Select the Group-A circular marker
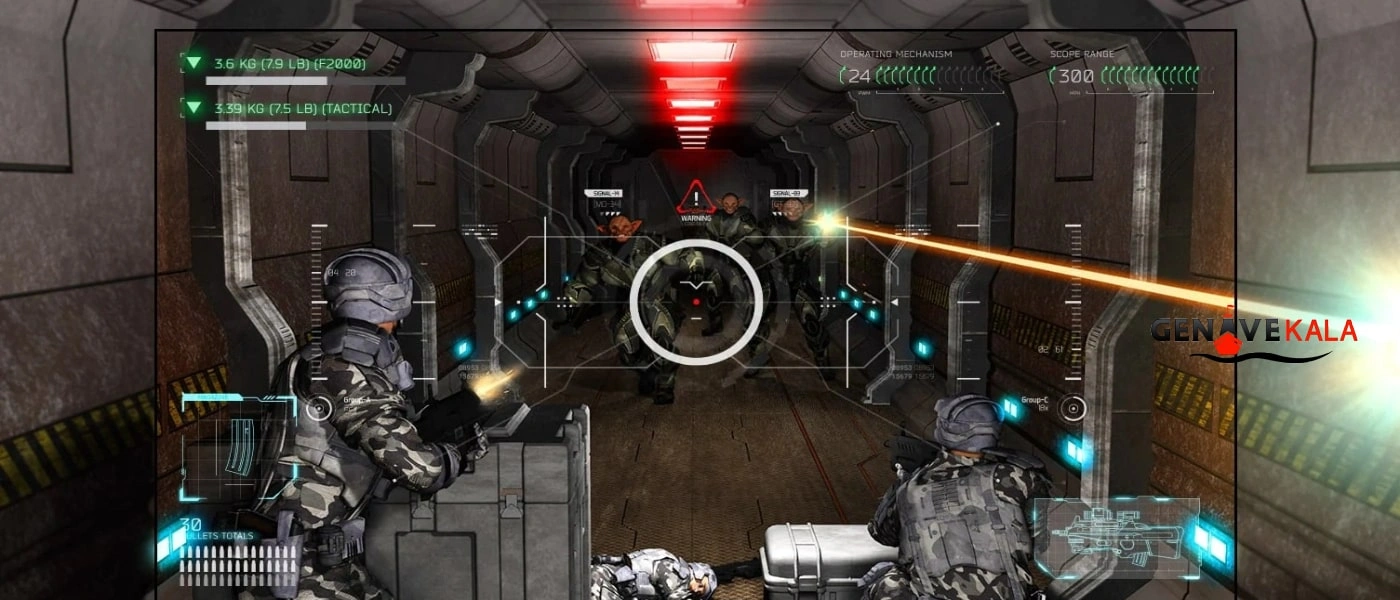The height and width of the screenshot is (600, 1400). (x=319, y=408)
